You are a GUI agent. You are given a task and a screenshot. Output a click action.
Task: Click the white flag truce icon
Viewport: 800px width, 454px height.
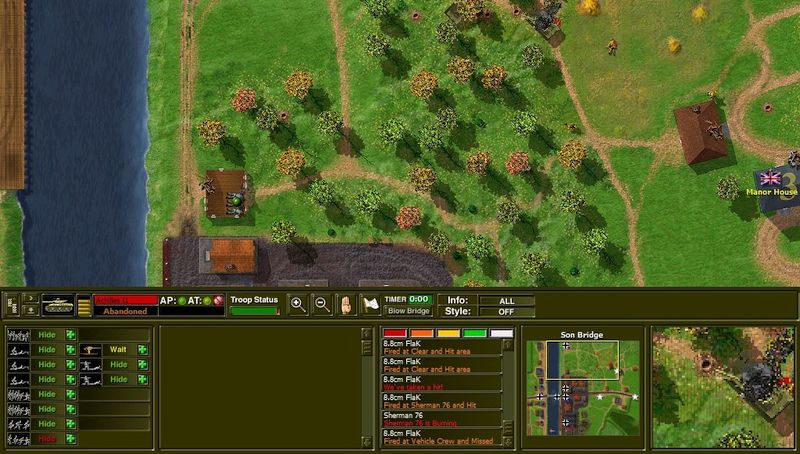click(371, 305)
